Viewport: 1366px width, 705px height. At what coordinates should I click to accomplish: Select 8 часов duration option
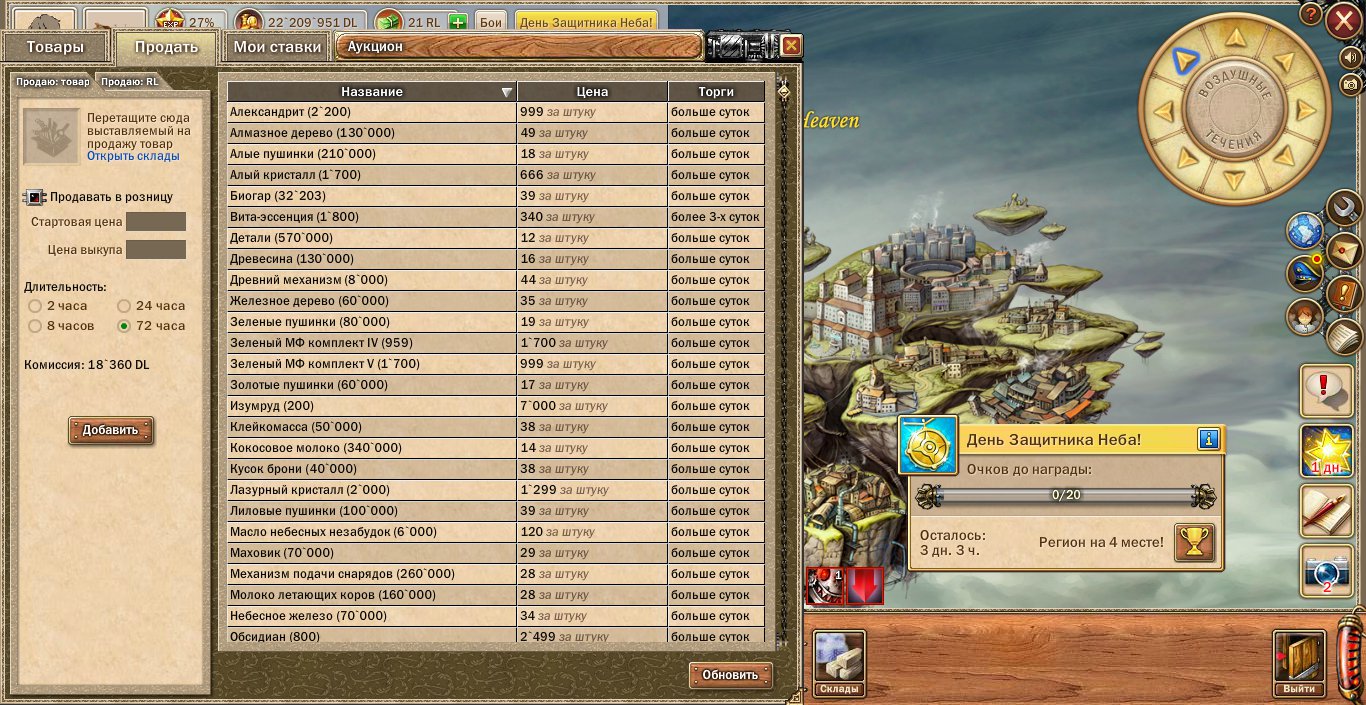point(35,326)
